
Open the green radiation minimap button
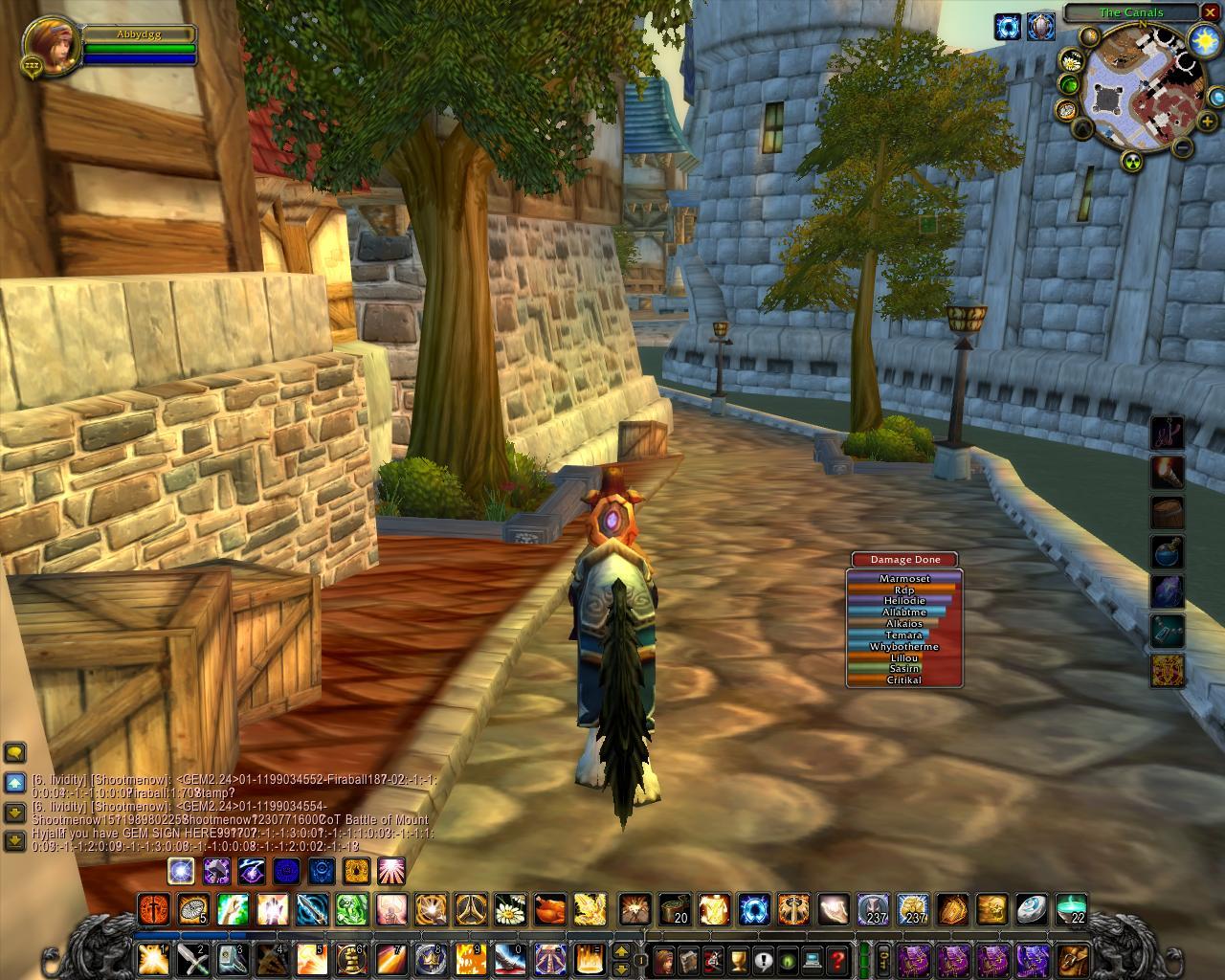pos(1132,160)
